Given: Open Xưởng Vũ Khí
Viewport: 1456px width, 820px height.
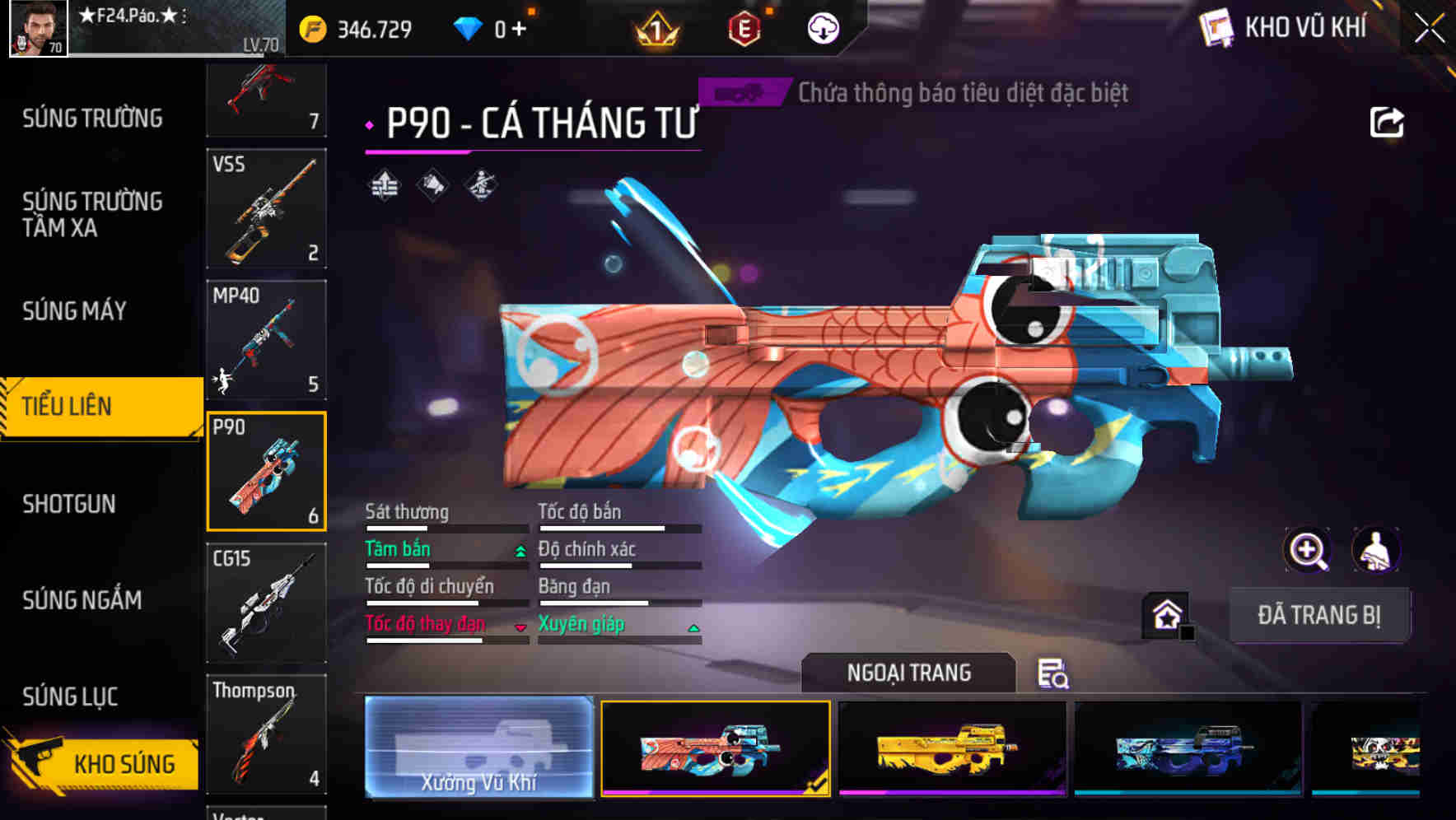Looking at the screenshot, I should (x=478, y=749).
